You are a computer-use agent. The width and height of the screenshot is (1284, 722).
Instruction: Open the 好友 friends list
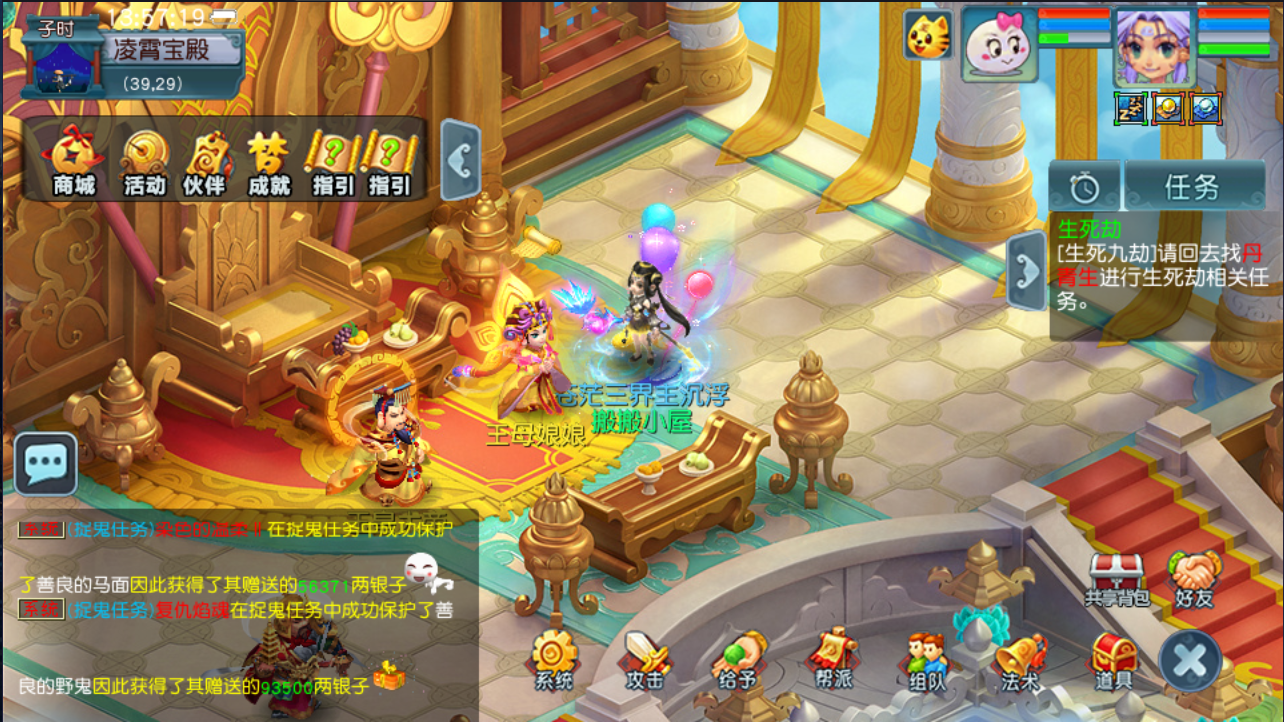click(x=1193, y=578)
